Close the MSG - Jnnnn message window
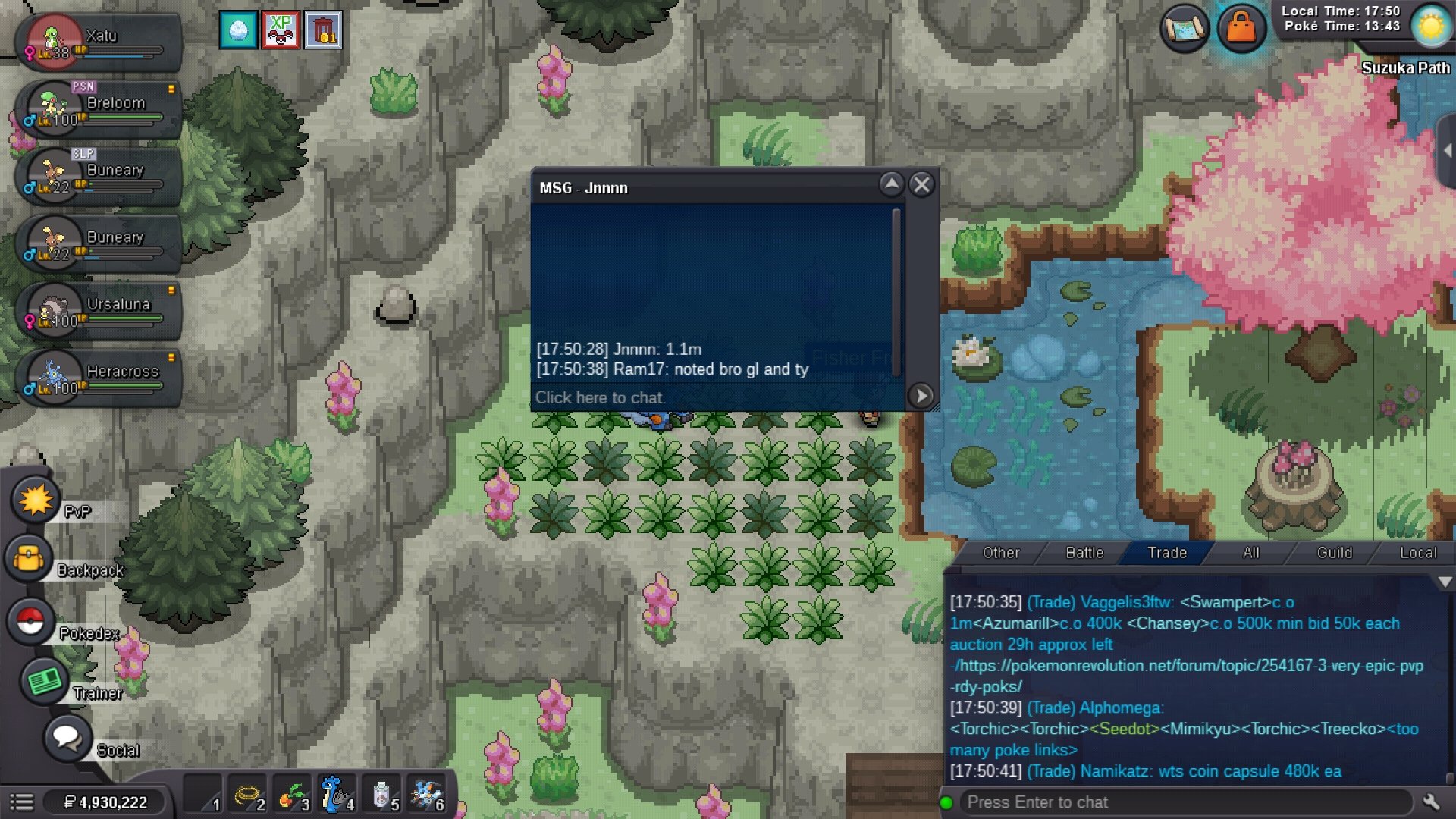 click(x=921, y=184)
